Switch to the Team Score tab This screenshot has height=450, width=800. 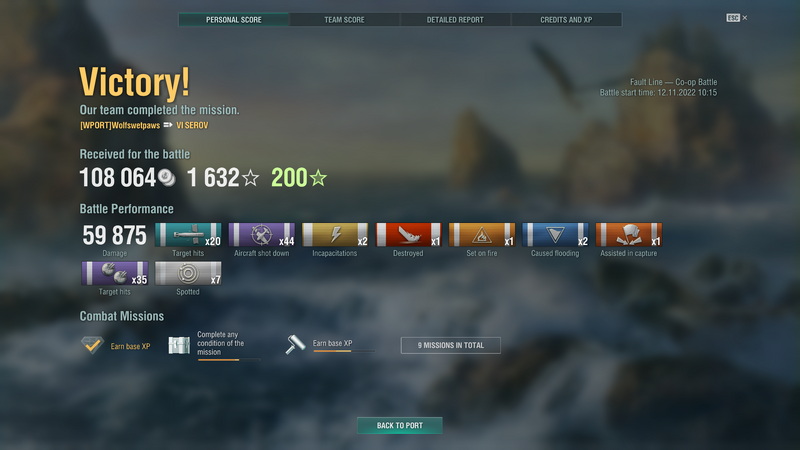click(344, 19)
